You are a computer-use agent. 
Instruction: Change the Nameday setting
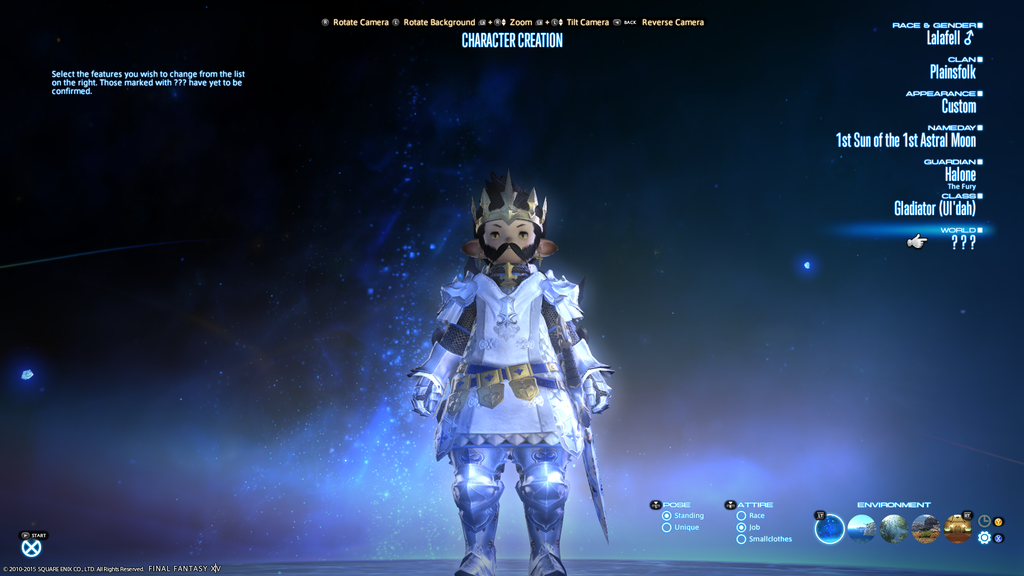click(906, 140)
